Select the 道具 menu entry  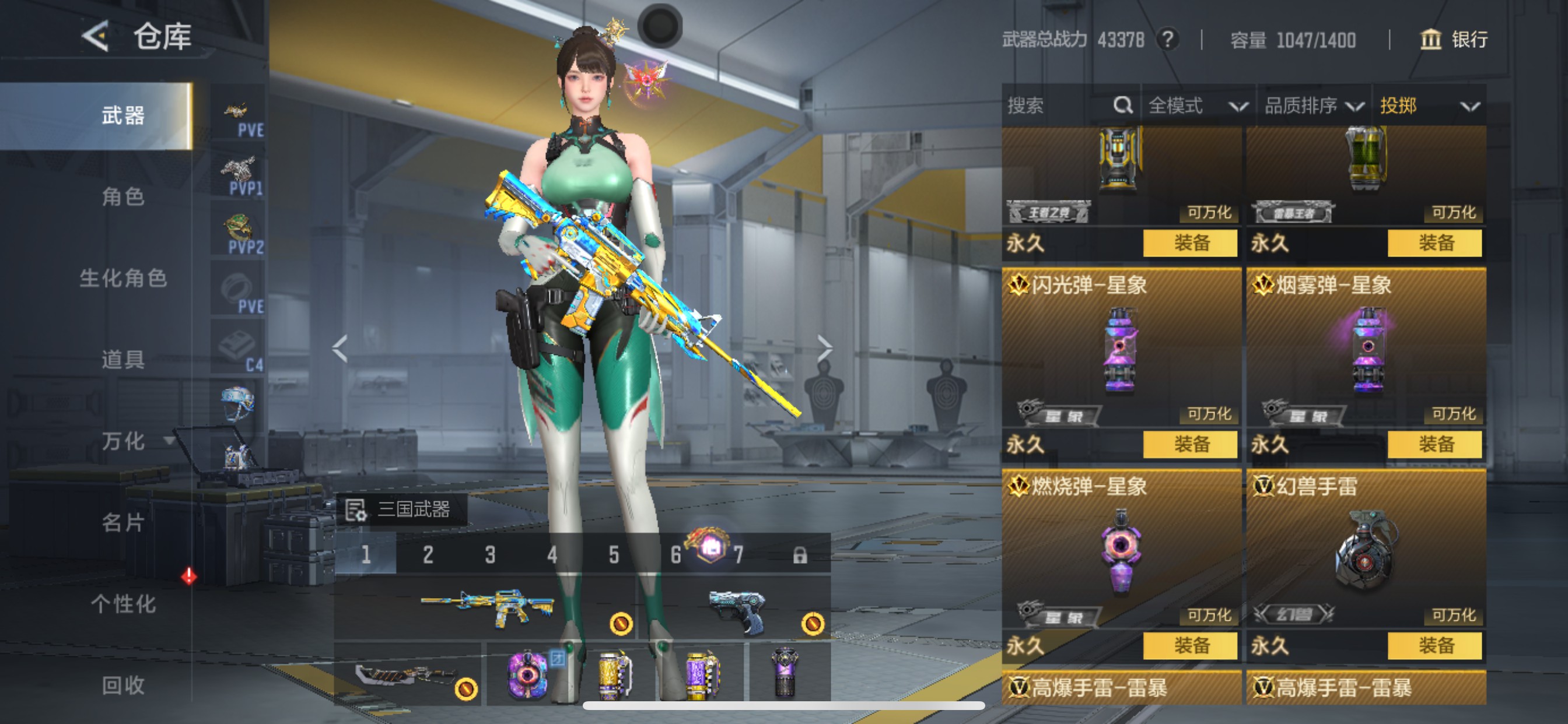tap(123, 360)
